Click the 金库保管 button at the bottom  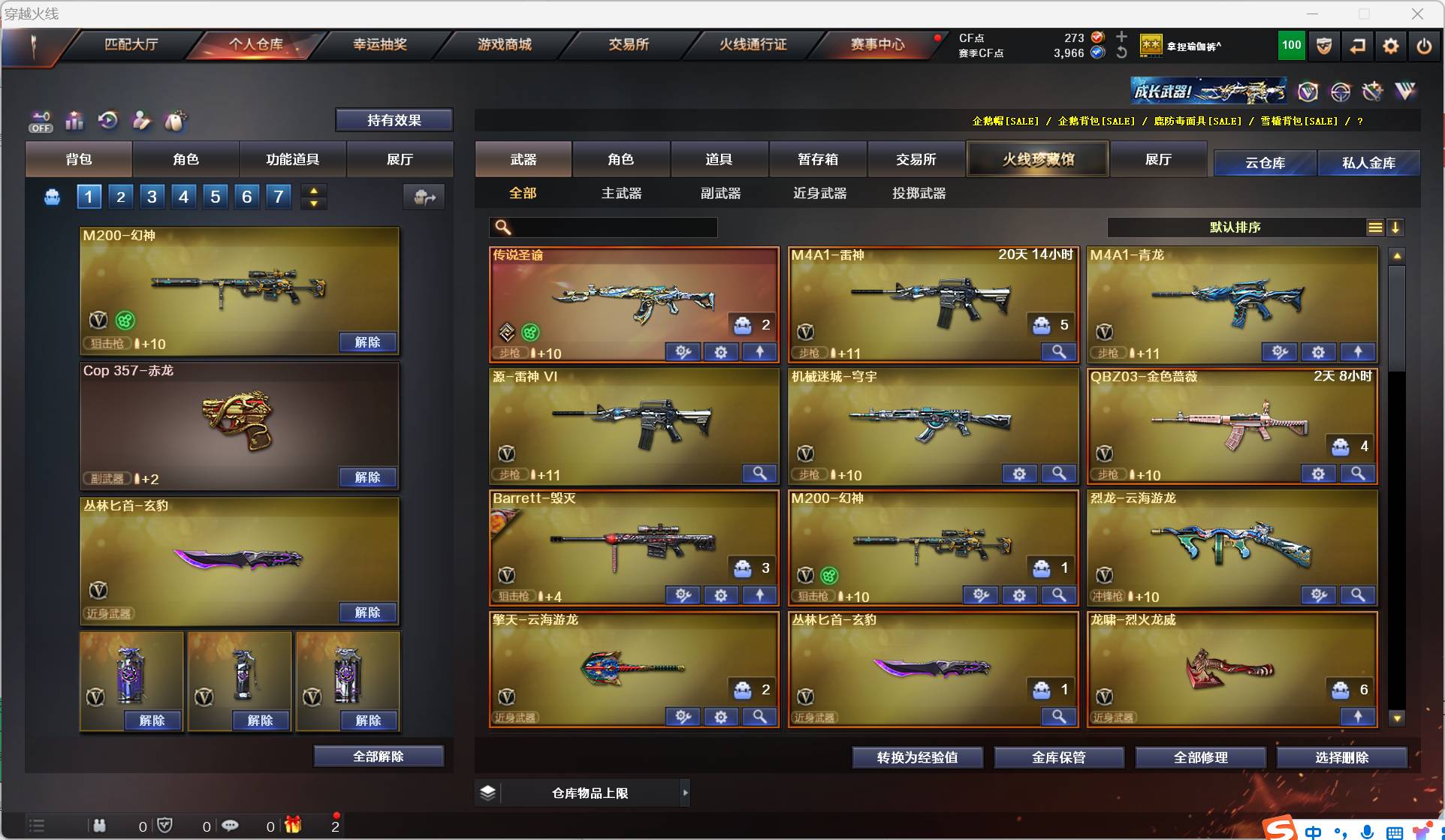click(x=1060, y=757)
